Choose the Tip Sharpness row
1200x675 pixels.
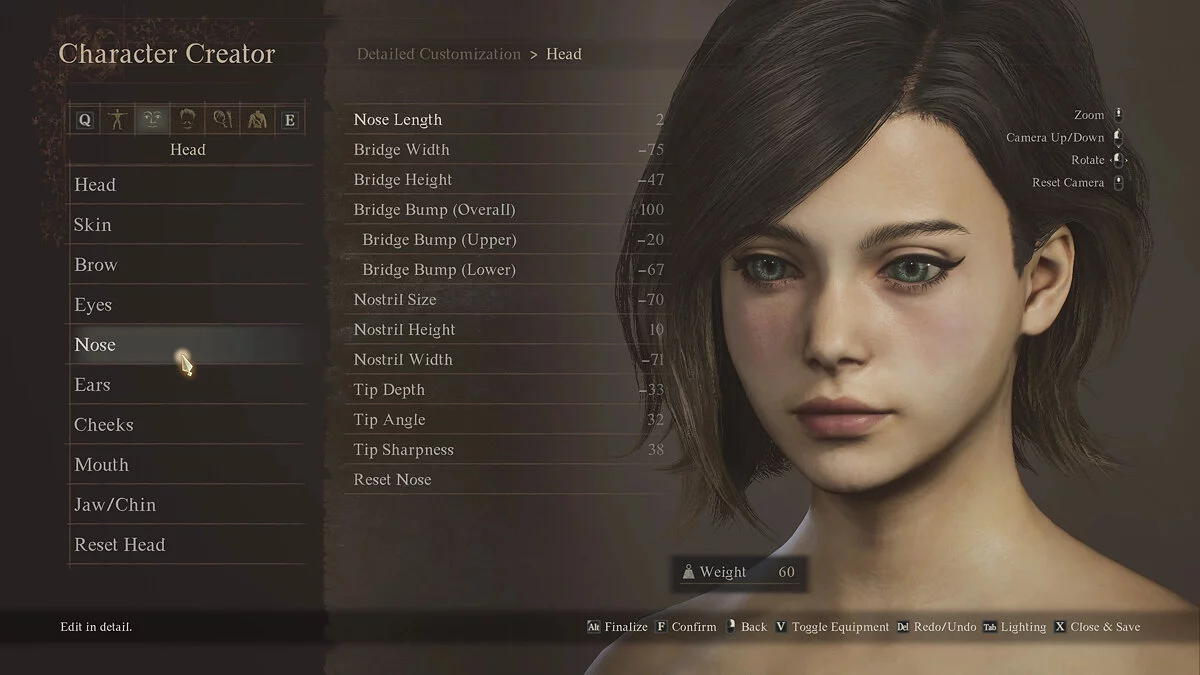(404, 450)
